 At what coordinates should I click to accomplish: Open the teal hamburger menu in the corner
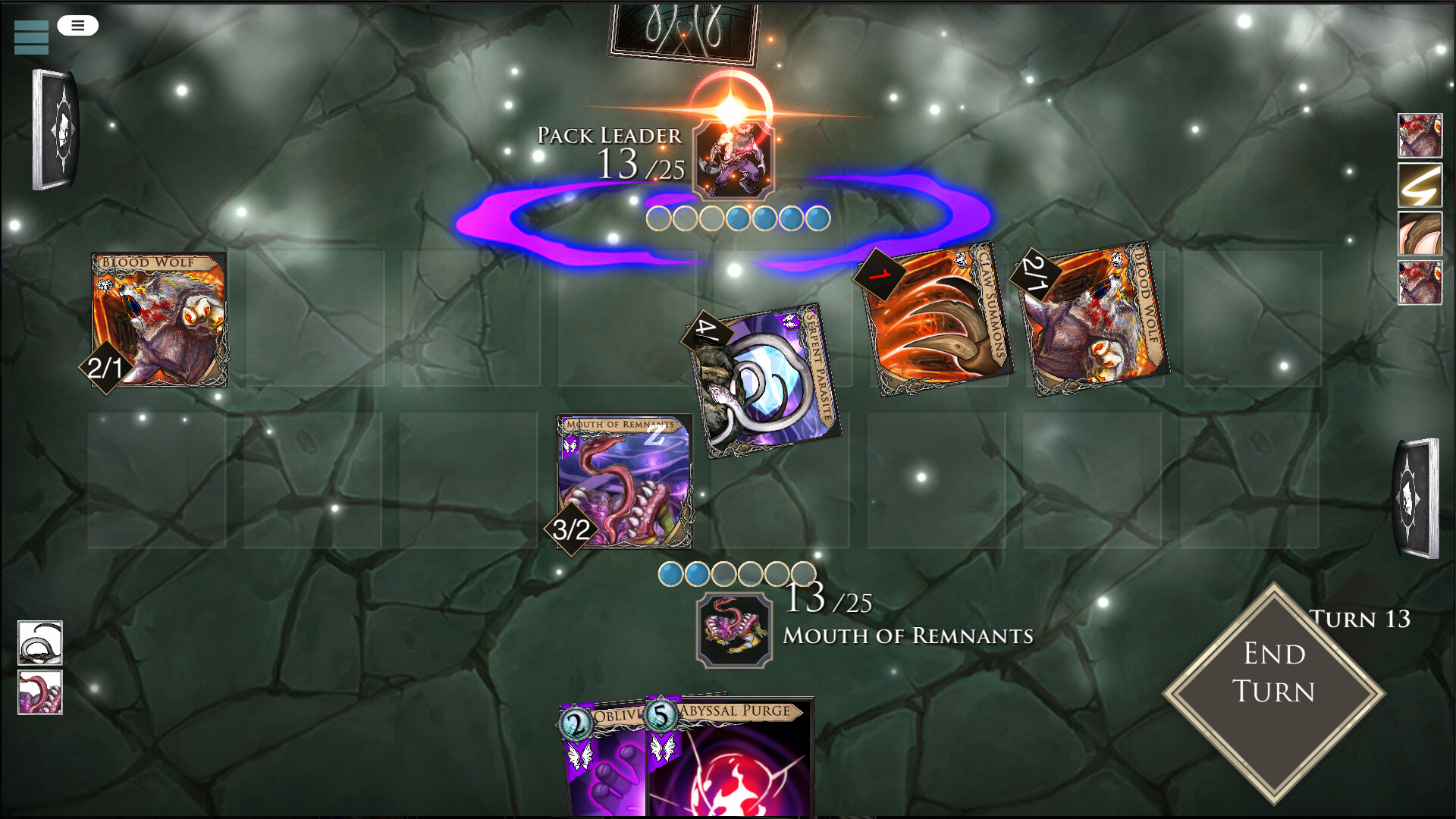(30, 37)
